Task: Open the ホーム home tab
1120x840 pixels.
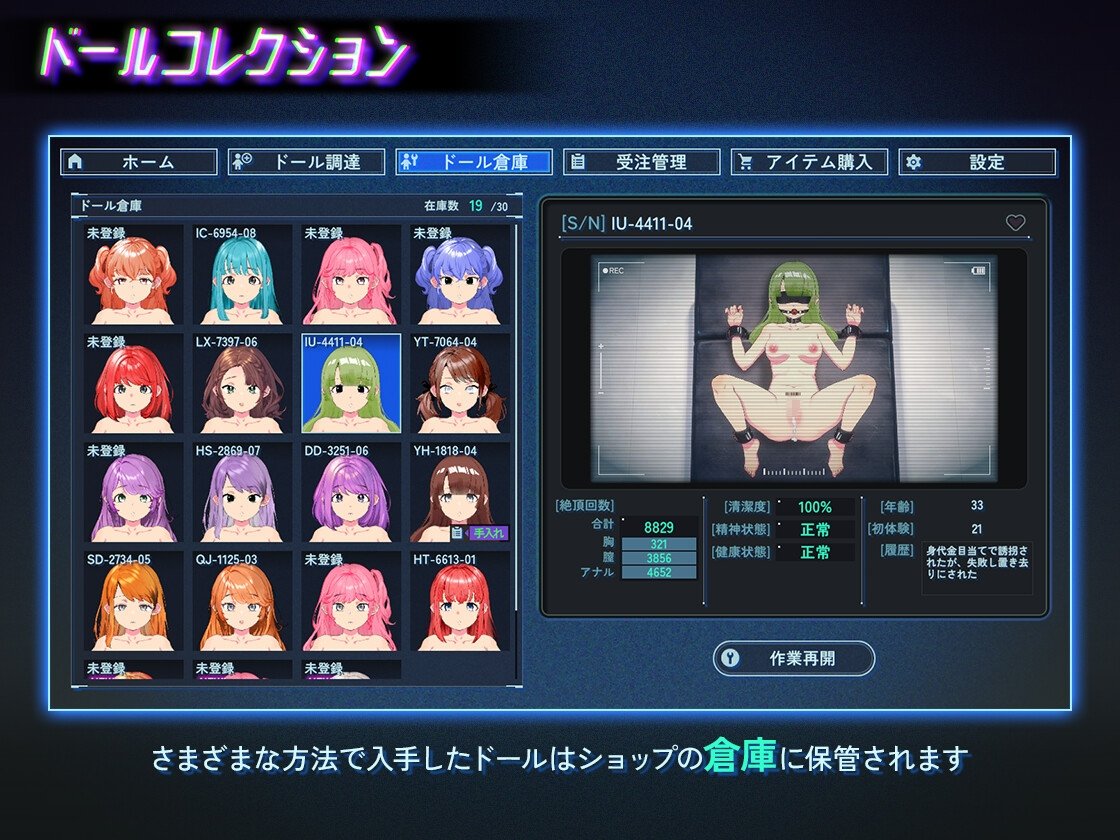Action: [139, 162]
